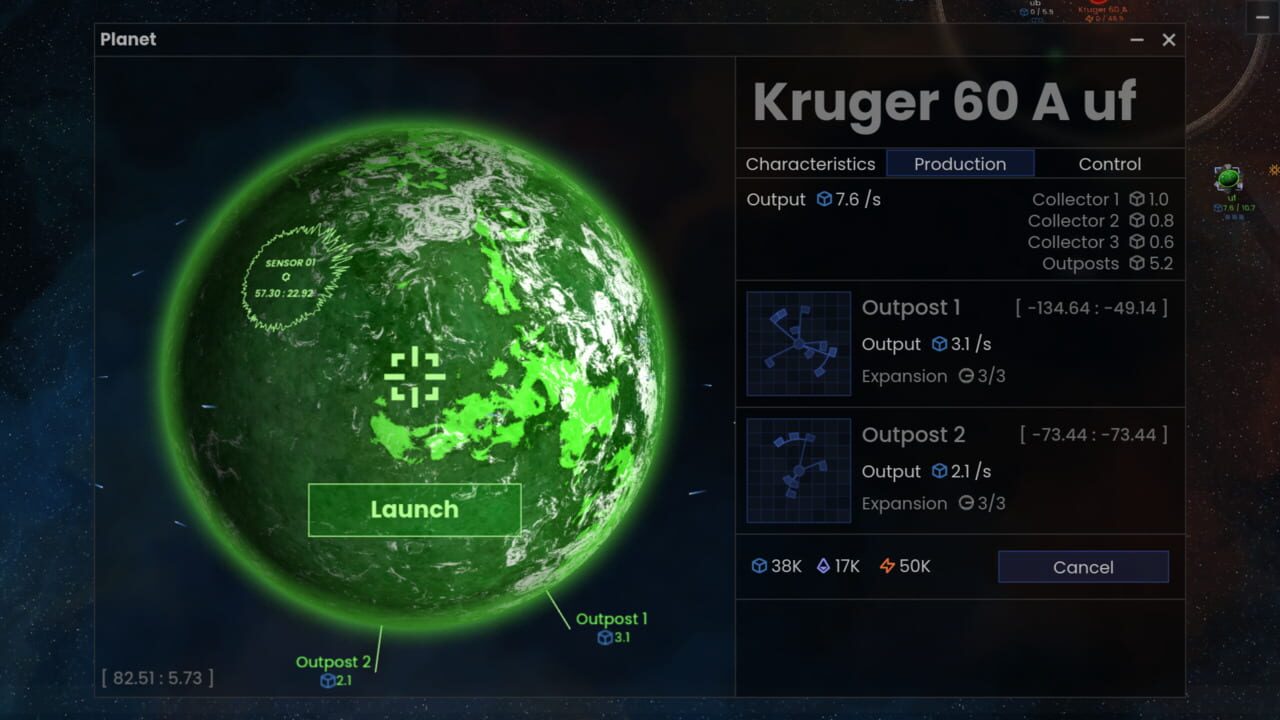Viewport: 1280px width, 720px height.
Task: Switch to the Characteristics tab
Action: coord(809,164)
